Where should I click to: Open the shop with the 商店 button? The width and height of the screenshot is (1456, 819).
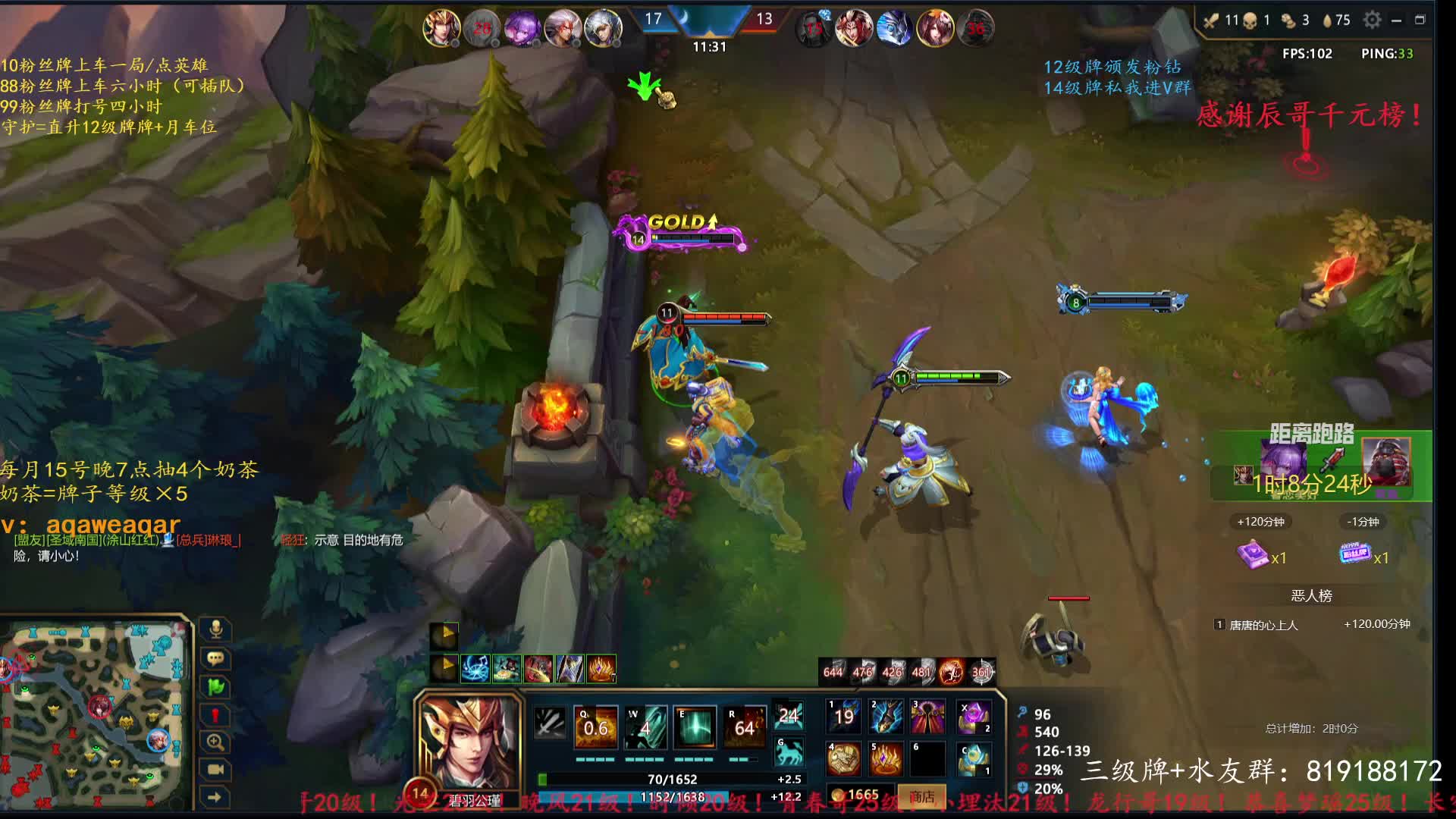(x=921, y=796)
